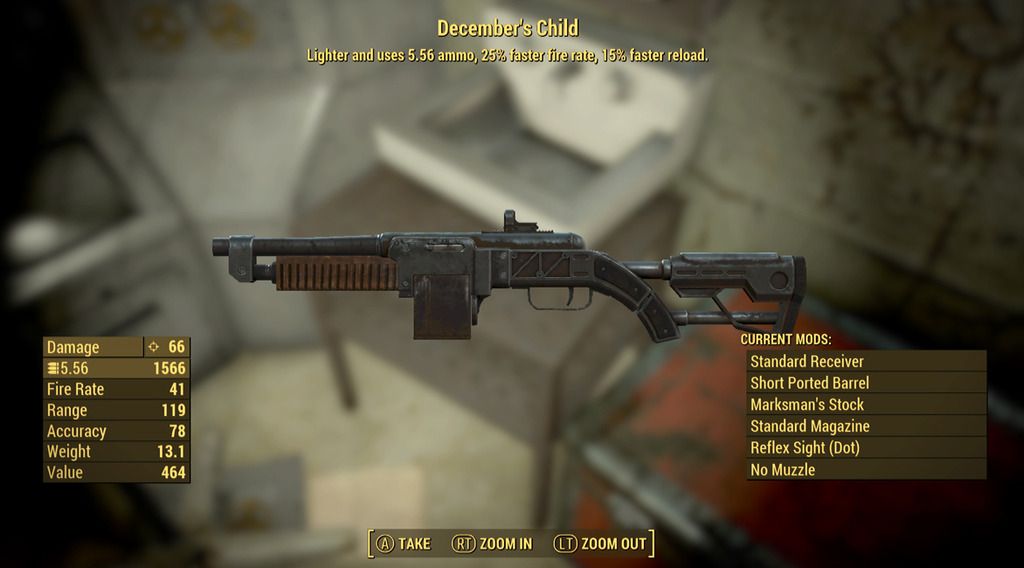Click the Marksman's Stock mod entry
Image resolution: width=1024 pixels, height=568 pixels.
[865, 404]
